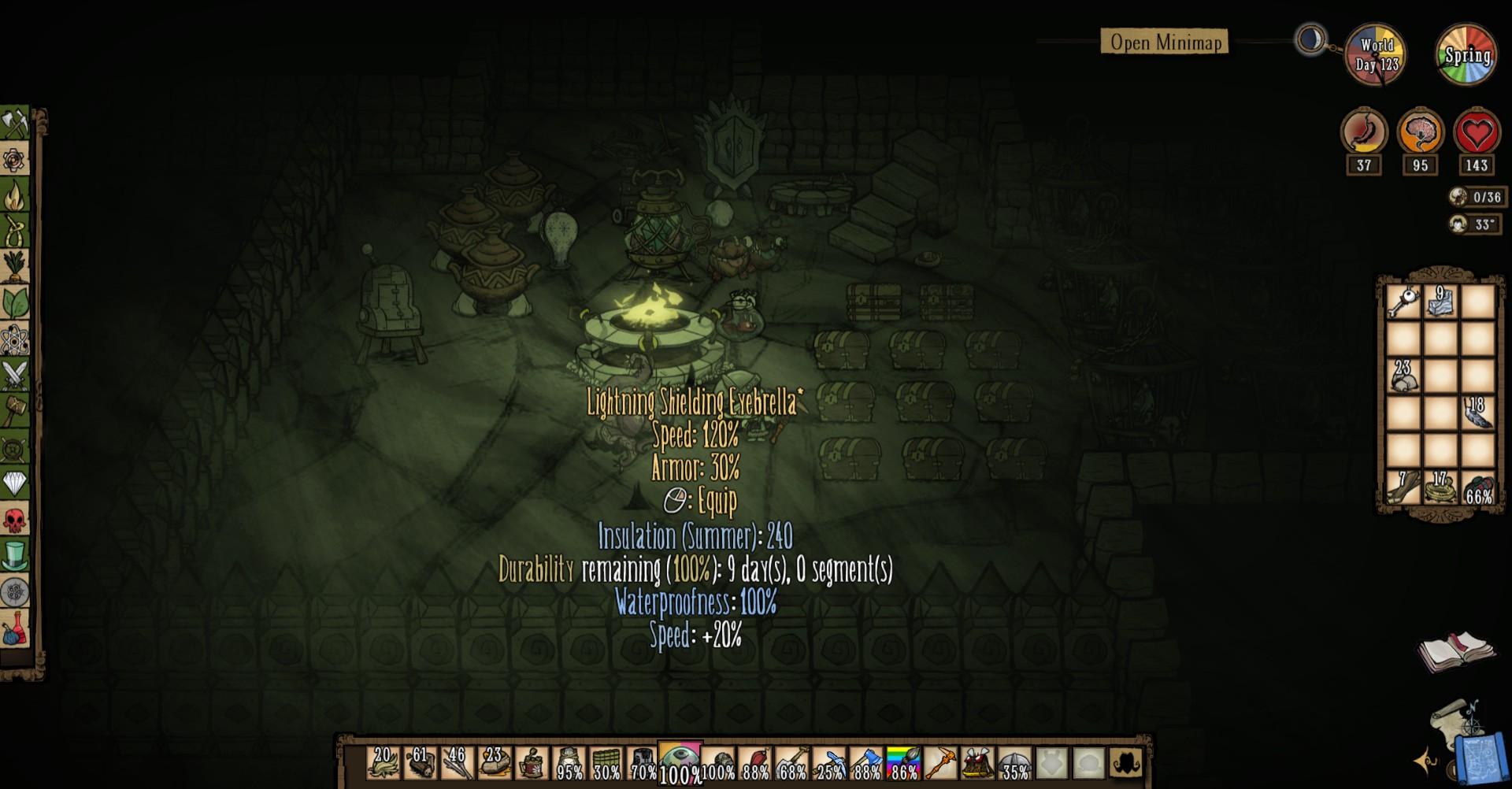Open the minimap with the Open Minimap button
This screenshot has width=1512, height=789.
point(1165,42)
